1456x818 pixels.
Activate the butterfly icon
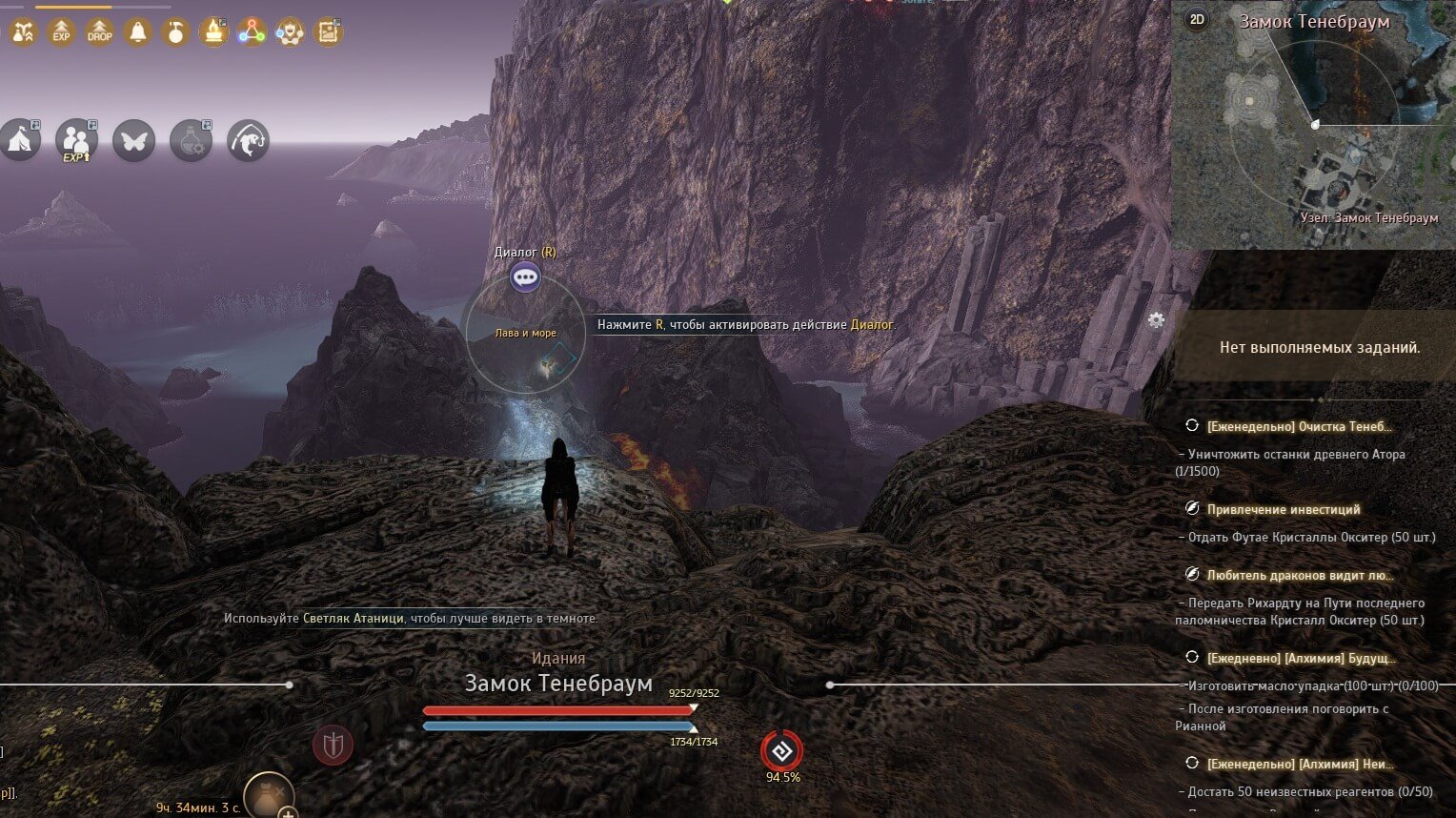[133, 141]
